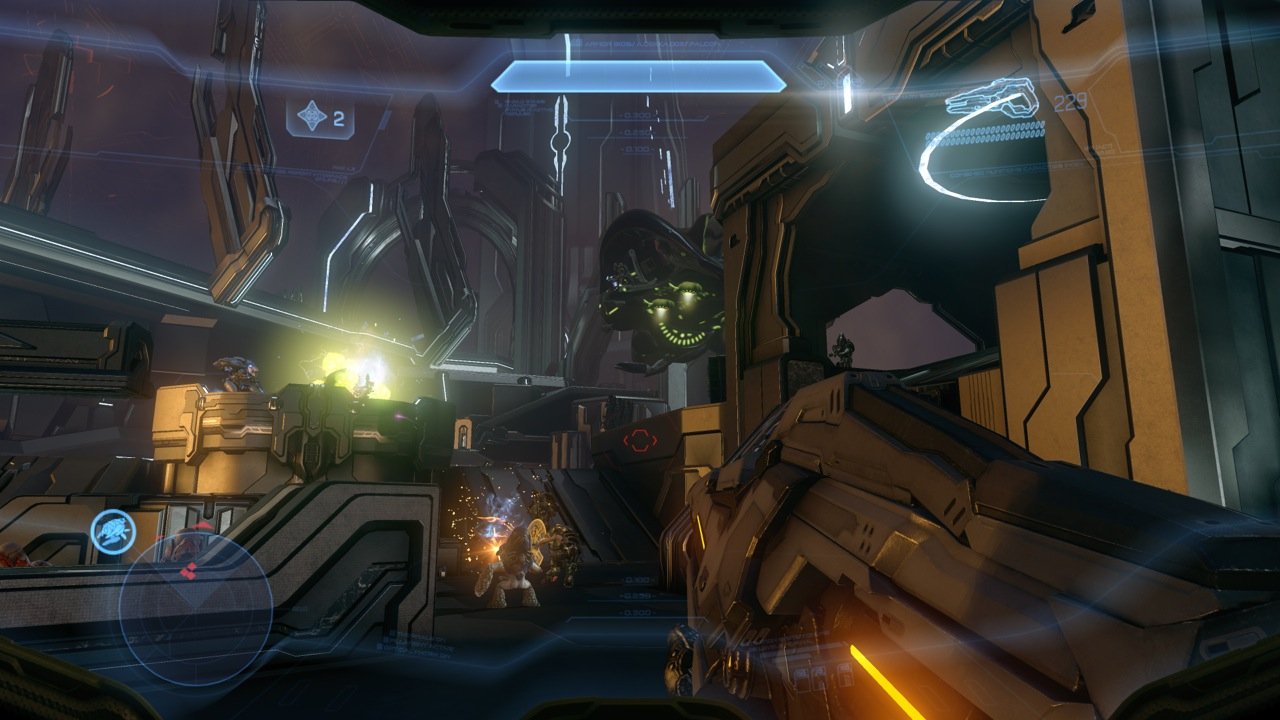Click the ammo dot cluster under the weapon icon

(992, 131)
